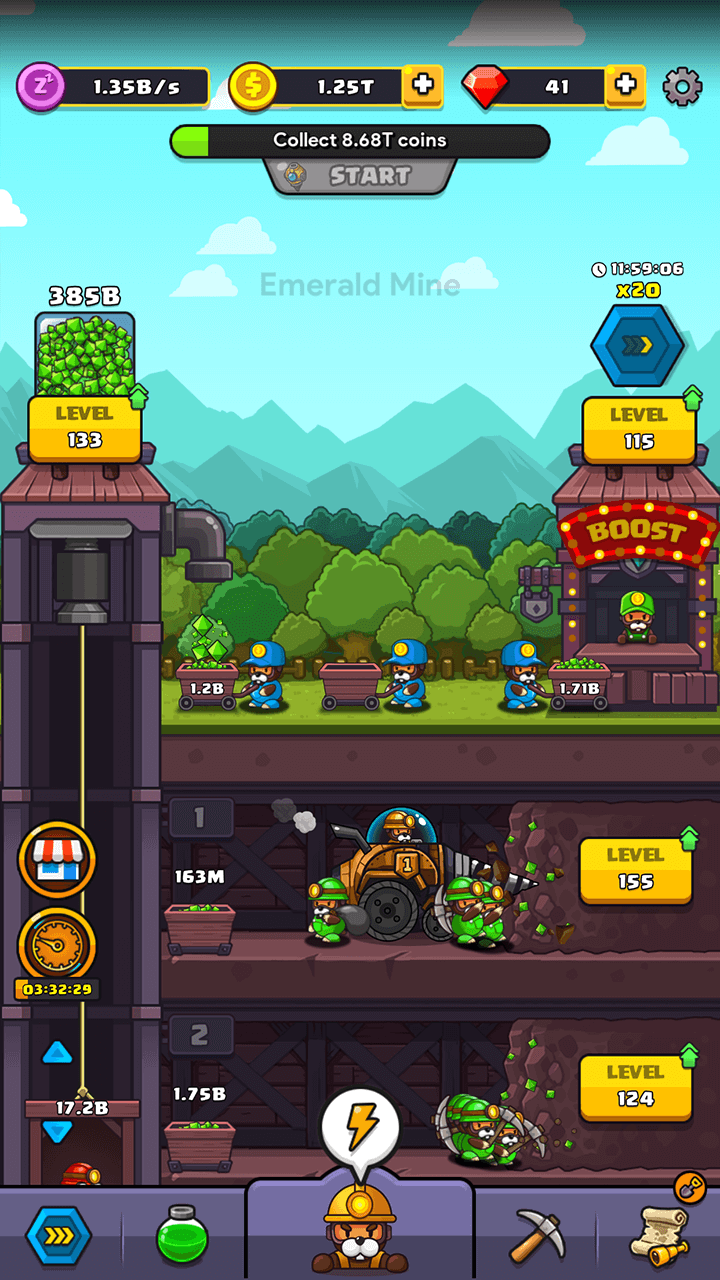Move up with the blue up arrow

(57, 1052)
